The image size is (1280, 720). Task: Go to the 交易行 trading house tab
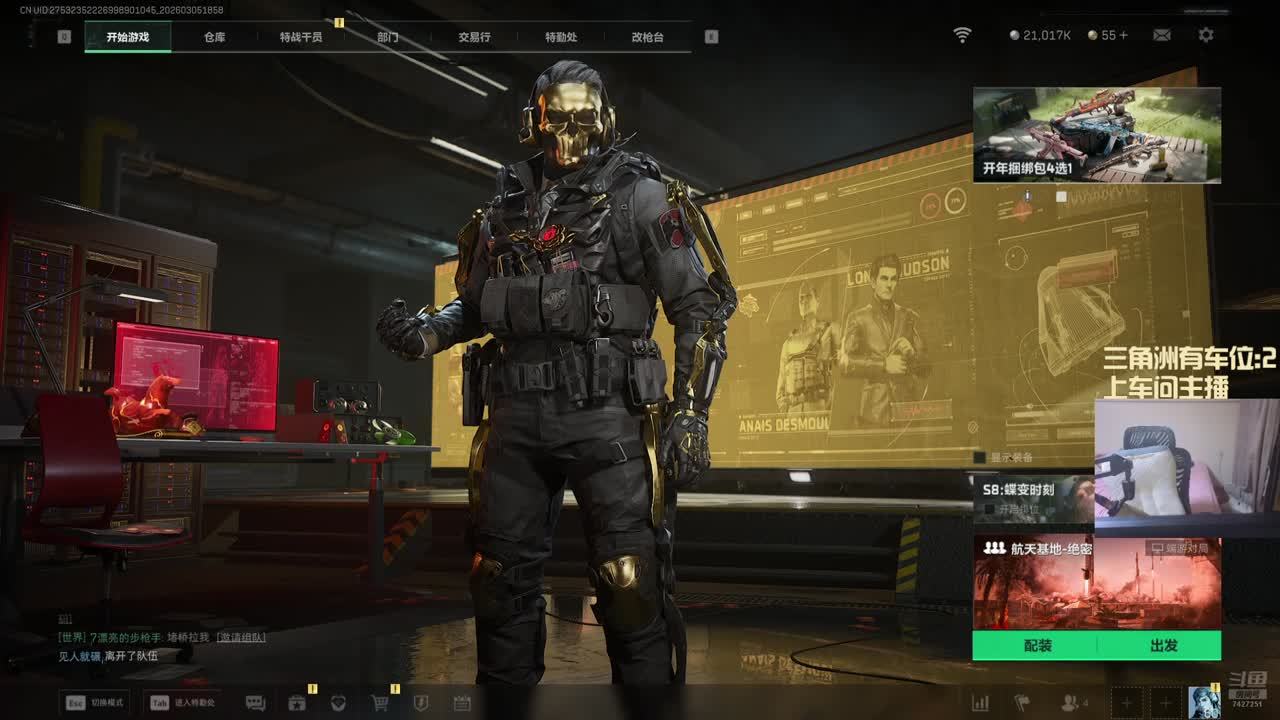[x=474, y=37]
